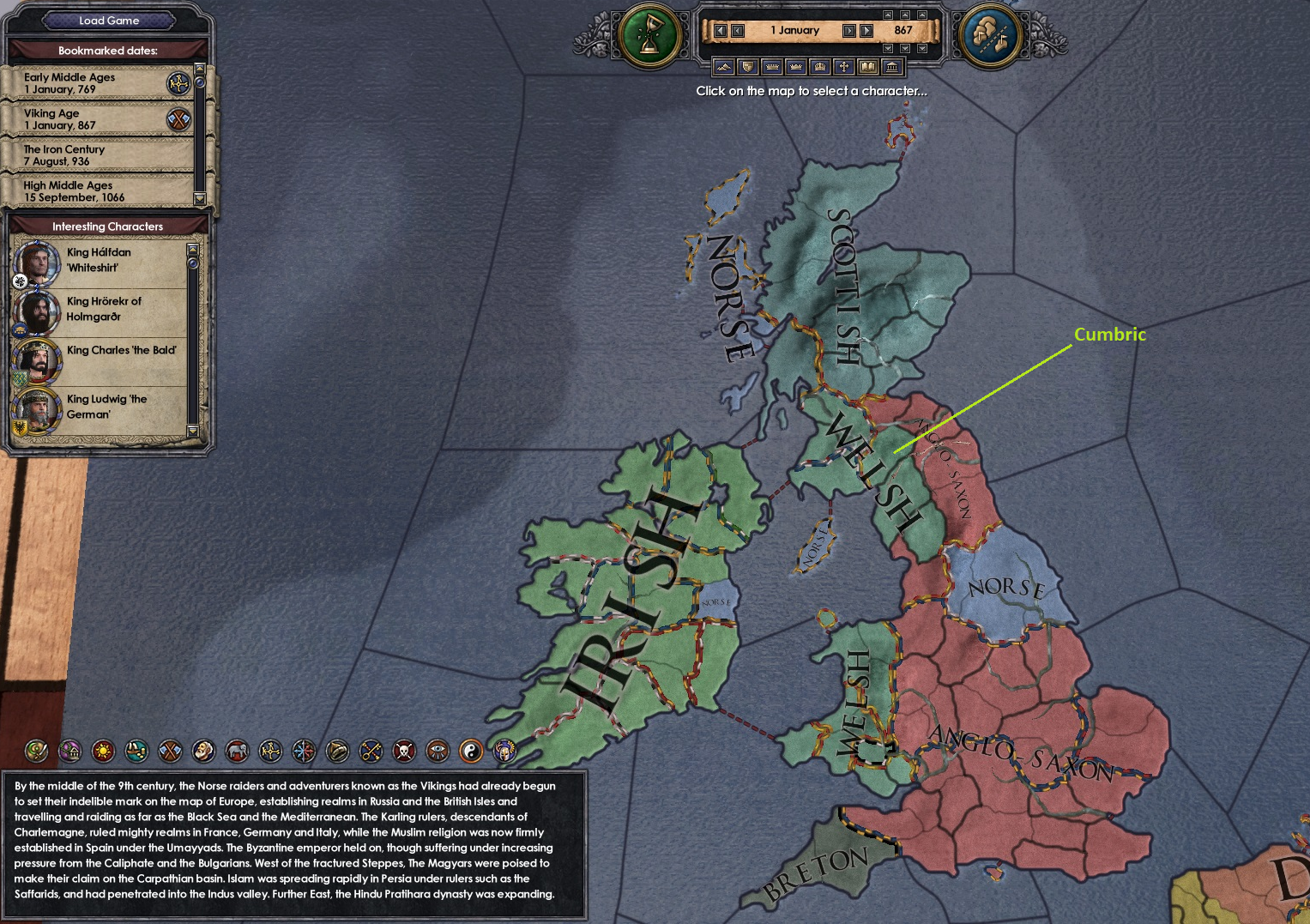The height and width of the screenshot is (924, 1310).
Task: Toggle the eye religion icon
Action: 438,752
